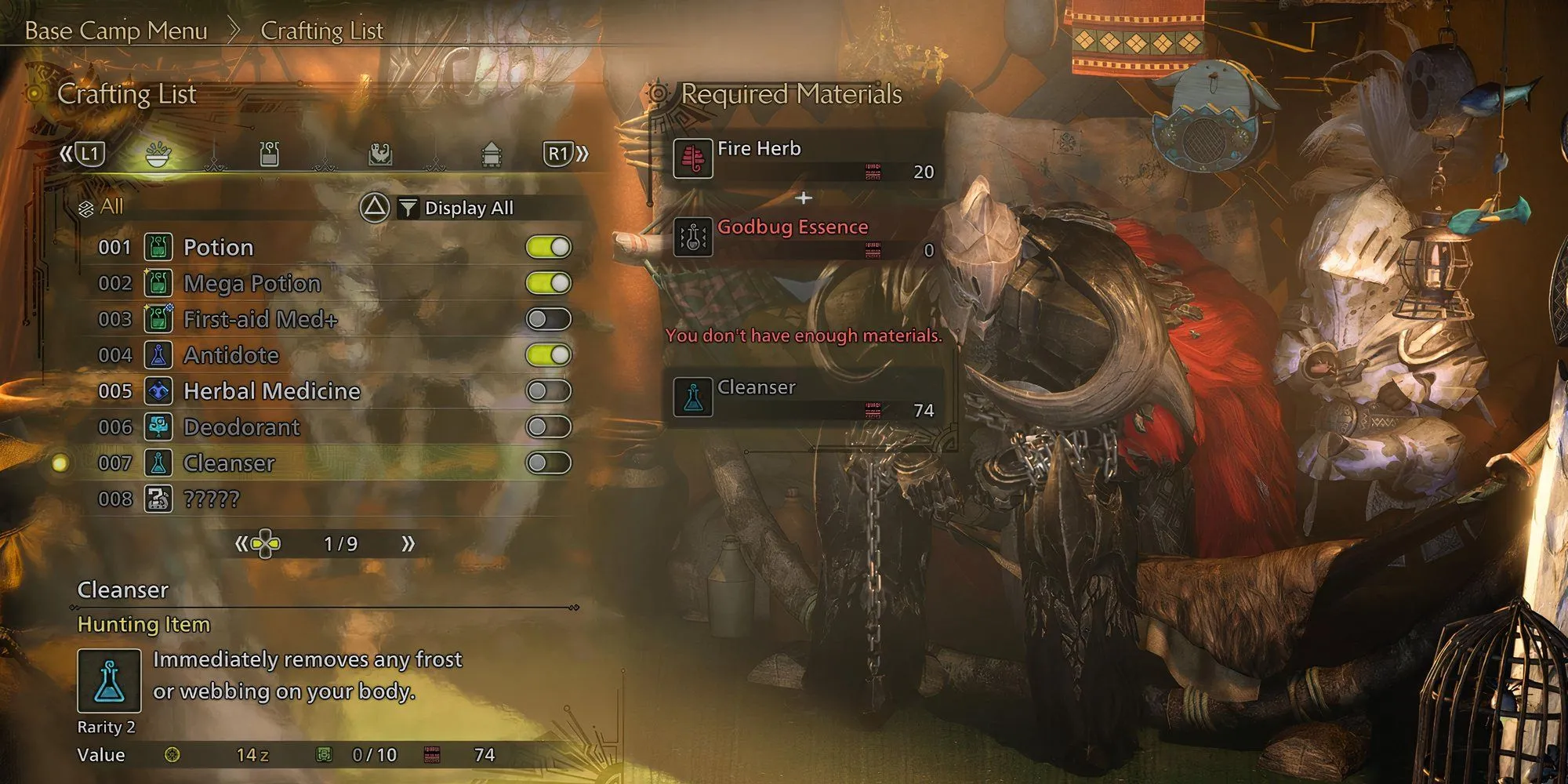Image resolution: width=1568 pixels, height=784 pixels.
Task: Switch on the Deodorant auto-craft toggle
Action: [x=549, y=427]
